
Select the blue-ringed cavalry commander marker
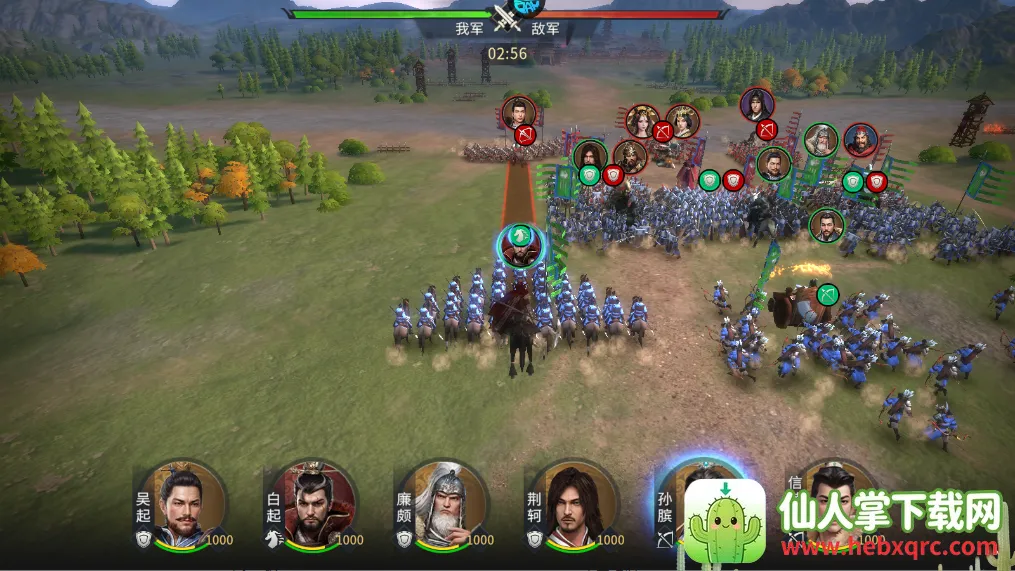point(520,246)
